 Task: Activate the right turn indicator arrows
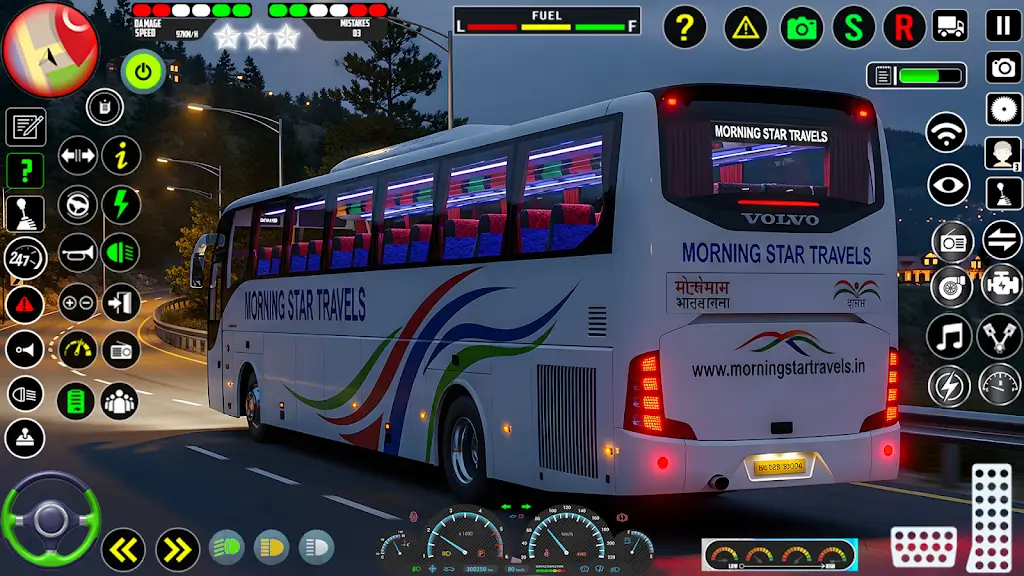tap(177, 549)
